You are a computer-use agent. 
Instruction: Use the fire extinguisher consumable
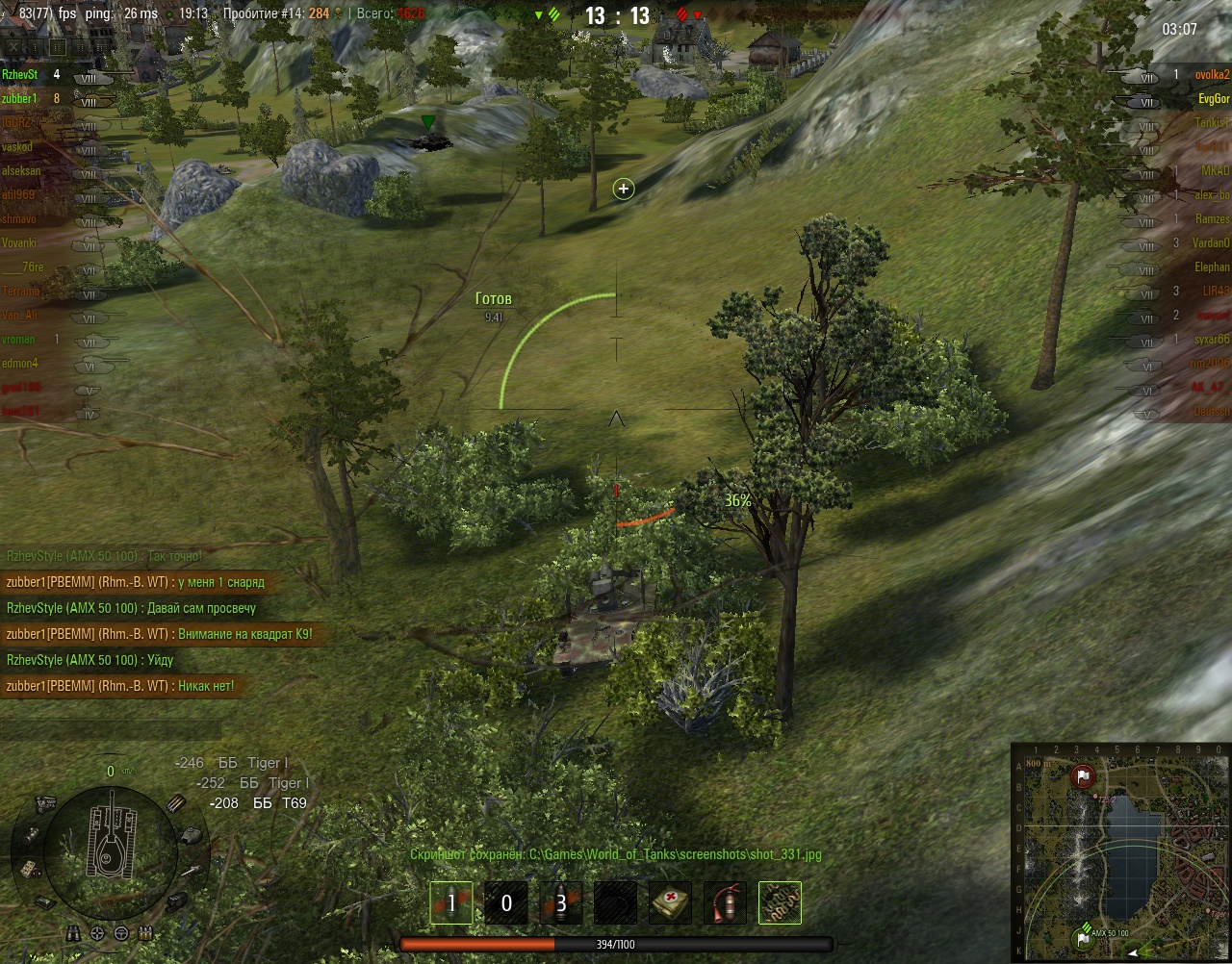click(x=725, y=903)
